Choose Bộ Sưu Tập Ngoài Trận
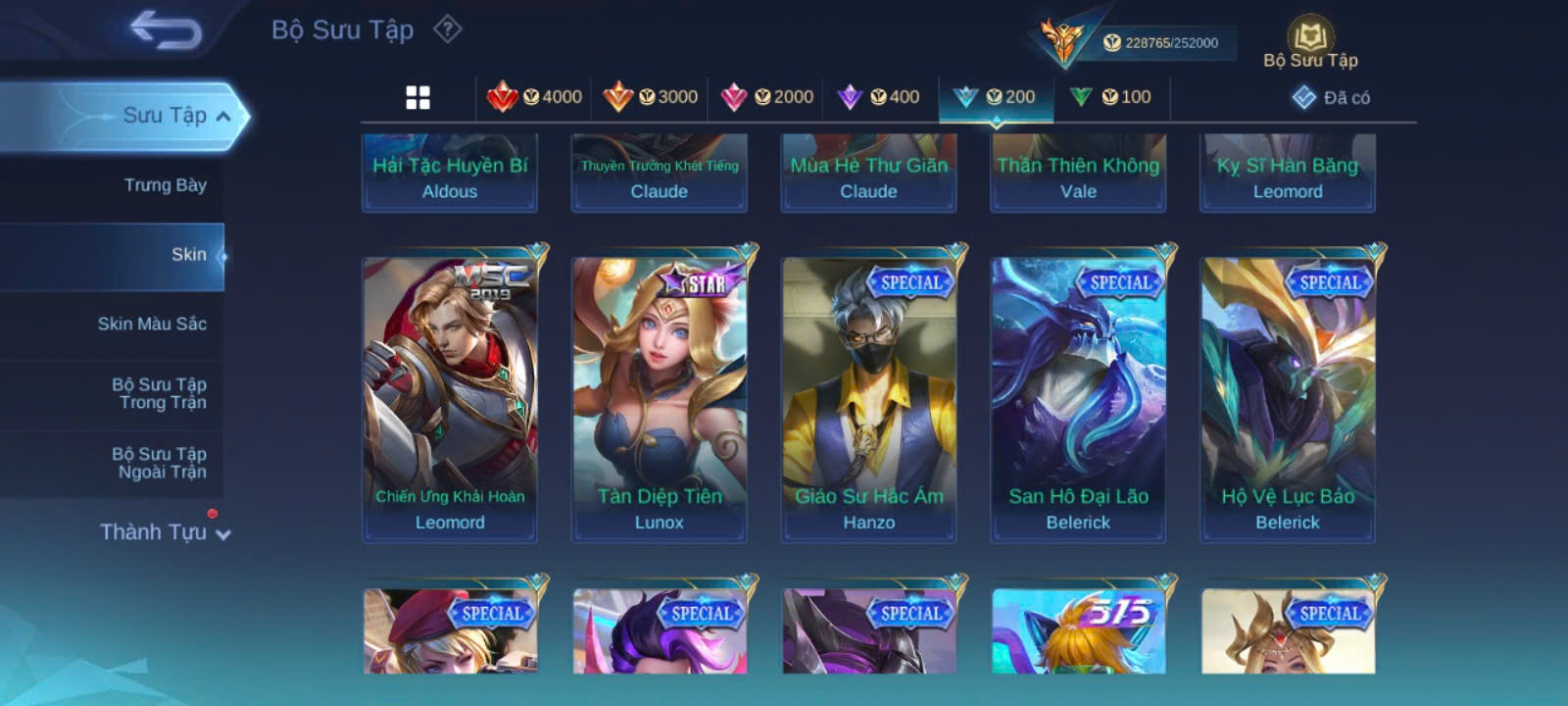 point(160,463)
